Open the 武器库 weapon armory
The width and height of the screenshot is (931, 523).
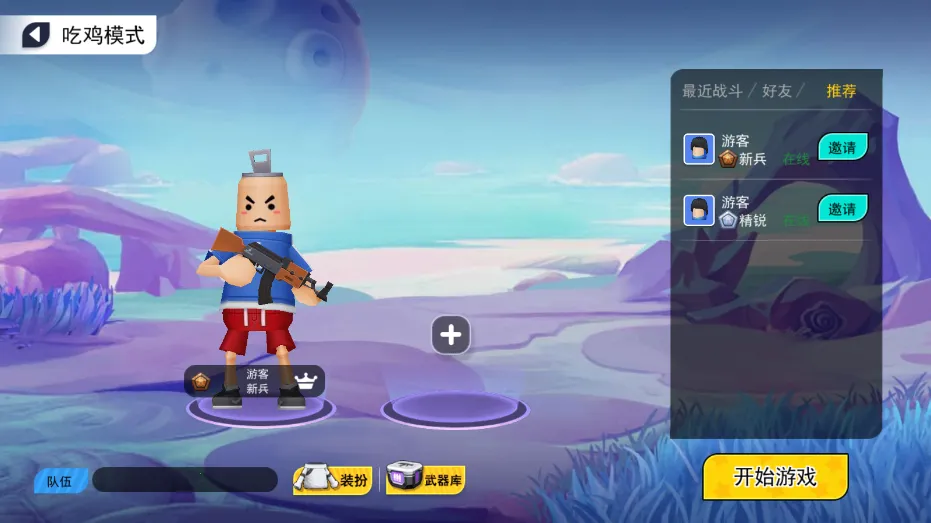coord(426,479)
